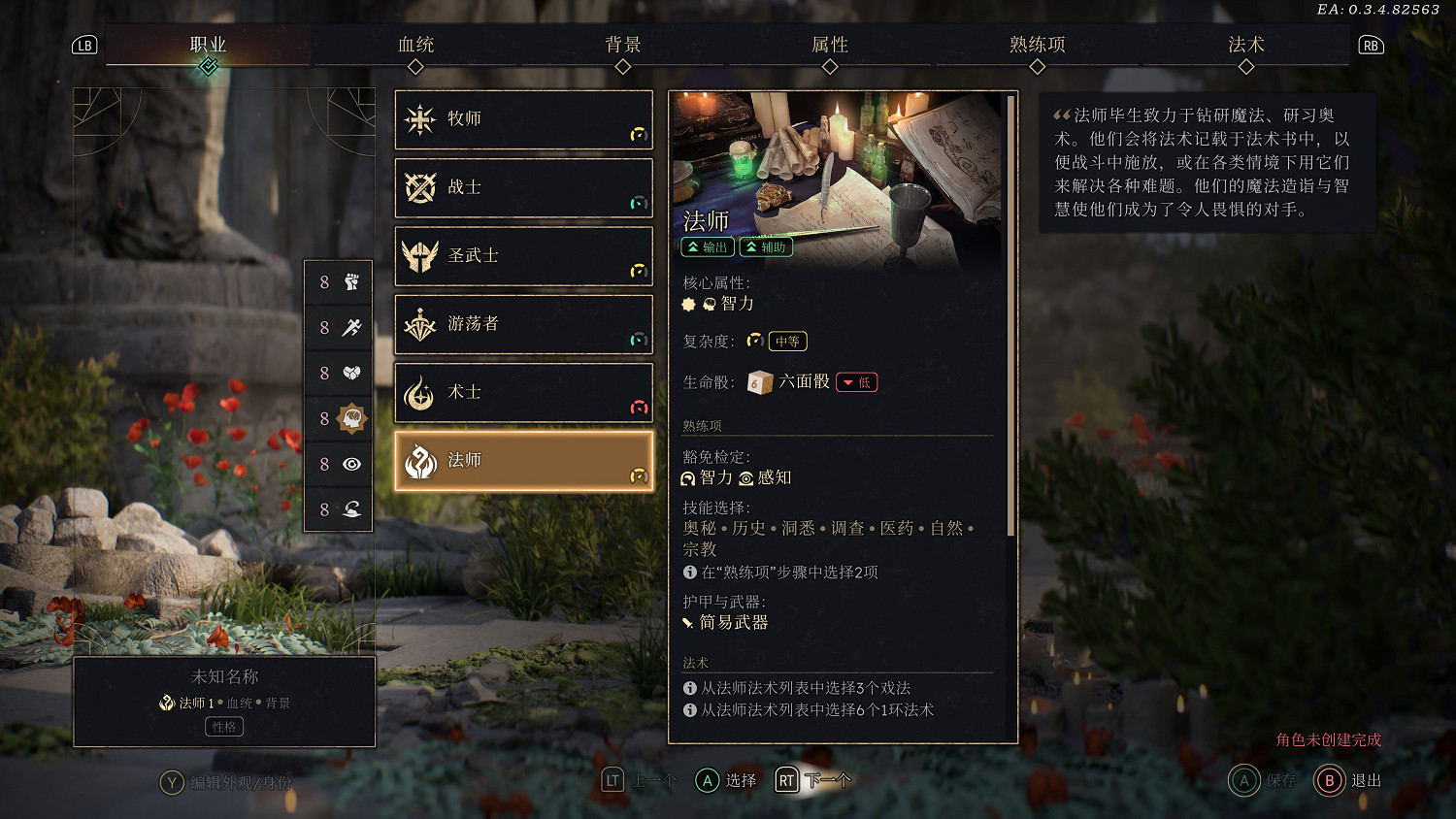Toggle the 性格 button under 未知名称

[223, 726]
